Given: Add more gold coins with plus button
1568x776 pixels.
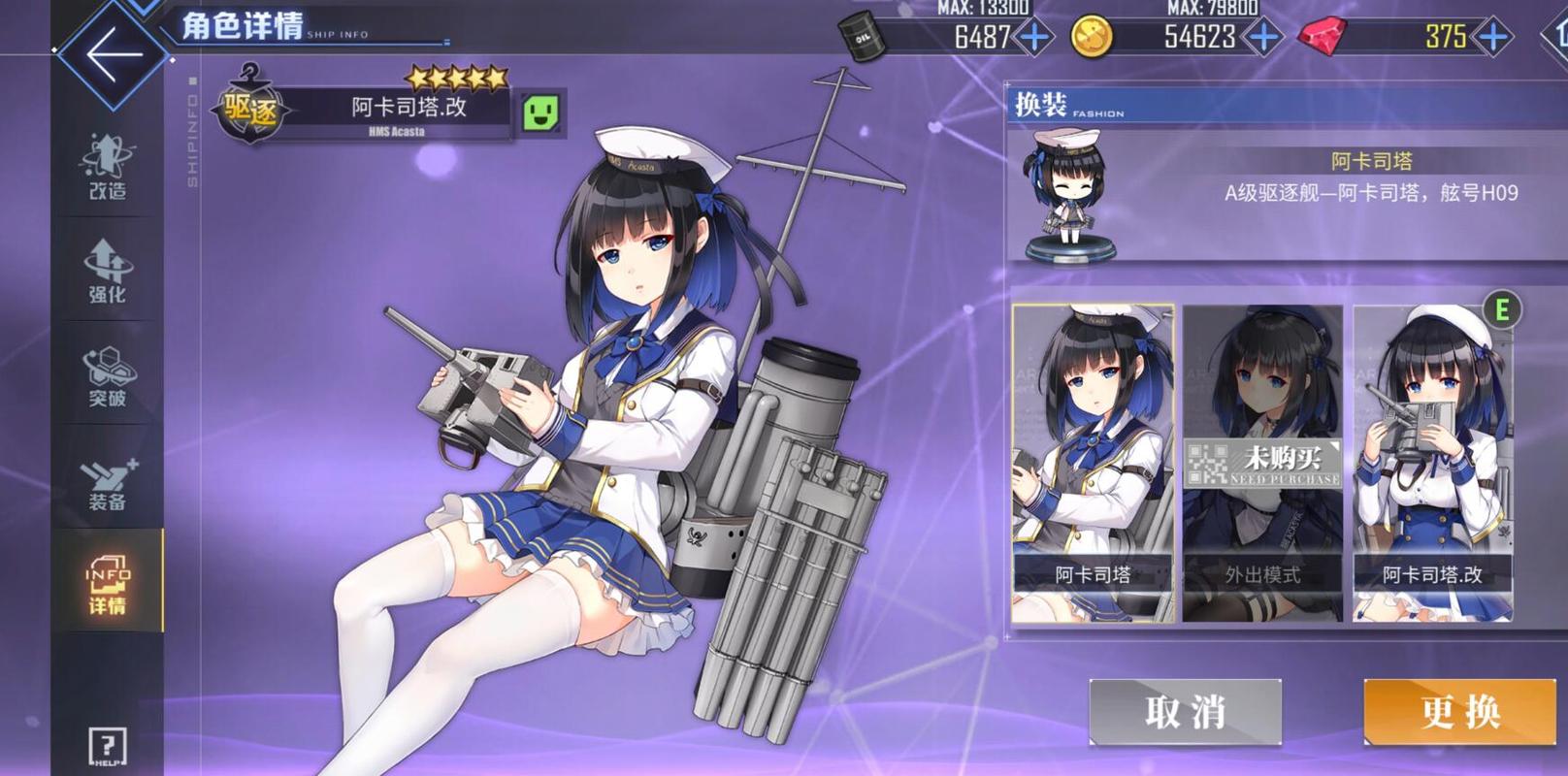Looking at the screenshot, I should pos(1263,37).
